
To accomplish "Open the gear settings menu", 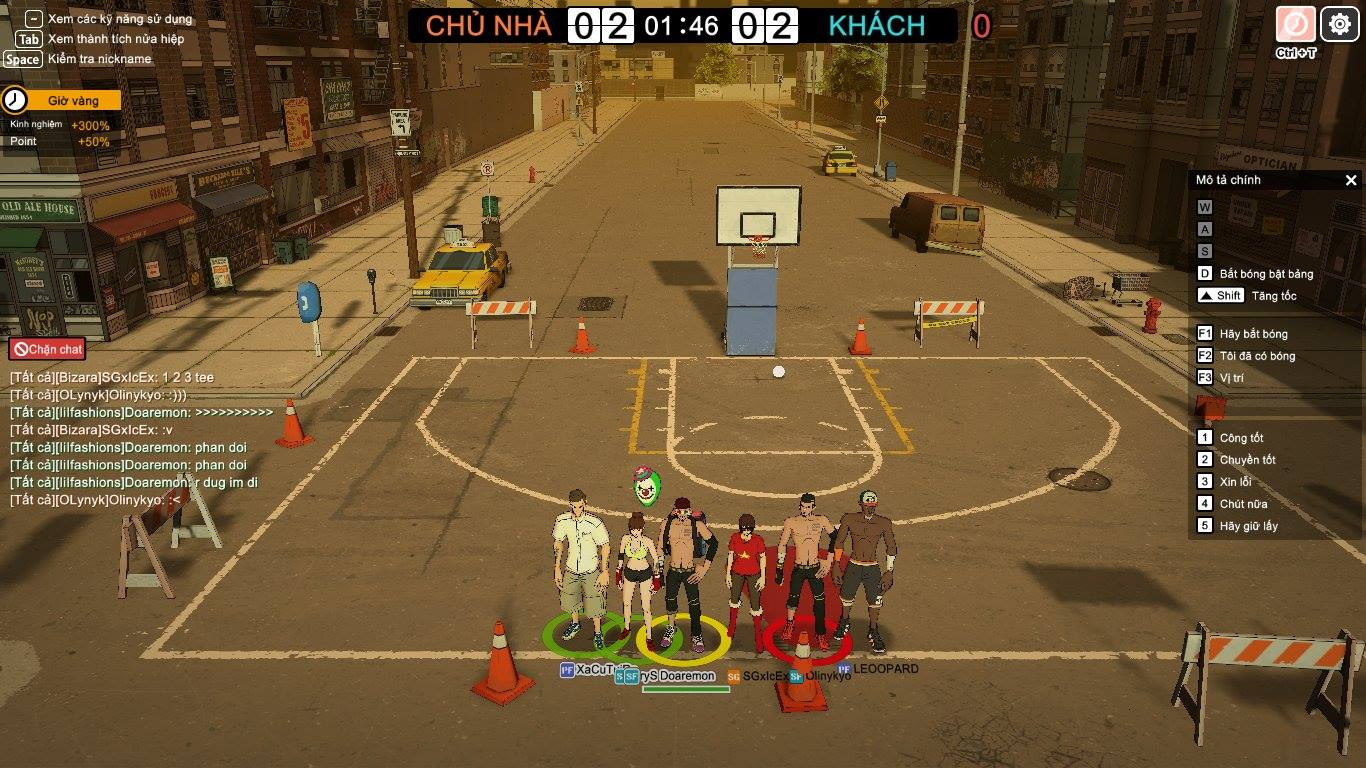I will point(1340,24).
